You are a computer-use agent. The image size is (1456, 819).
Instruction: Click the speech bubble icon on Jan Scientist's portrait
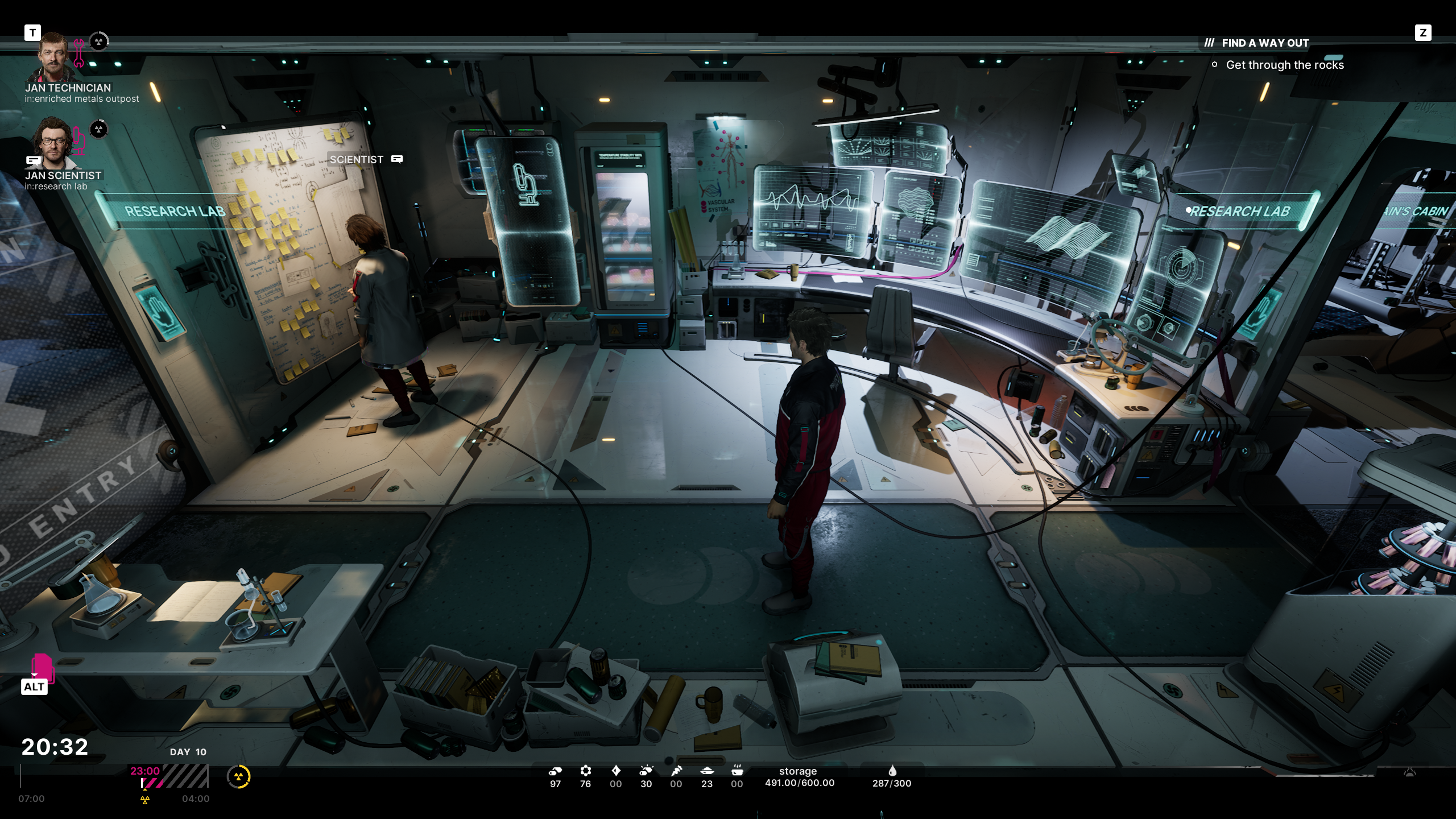(x=32, y=160)
